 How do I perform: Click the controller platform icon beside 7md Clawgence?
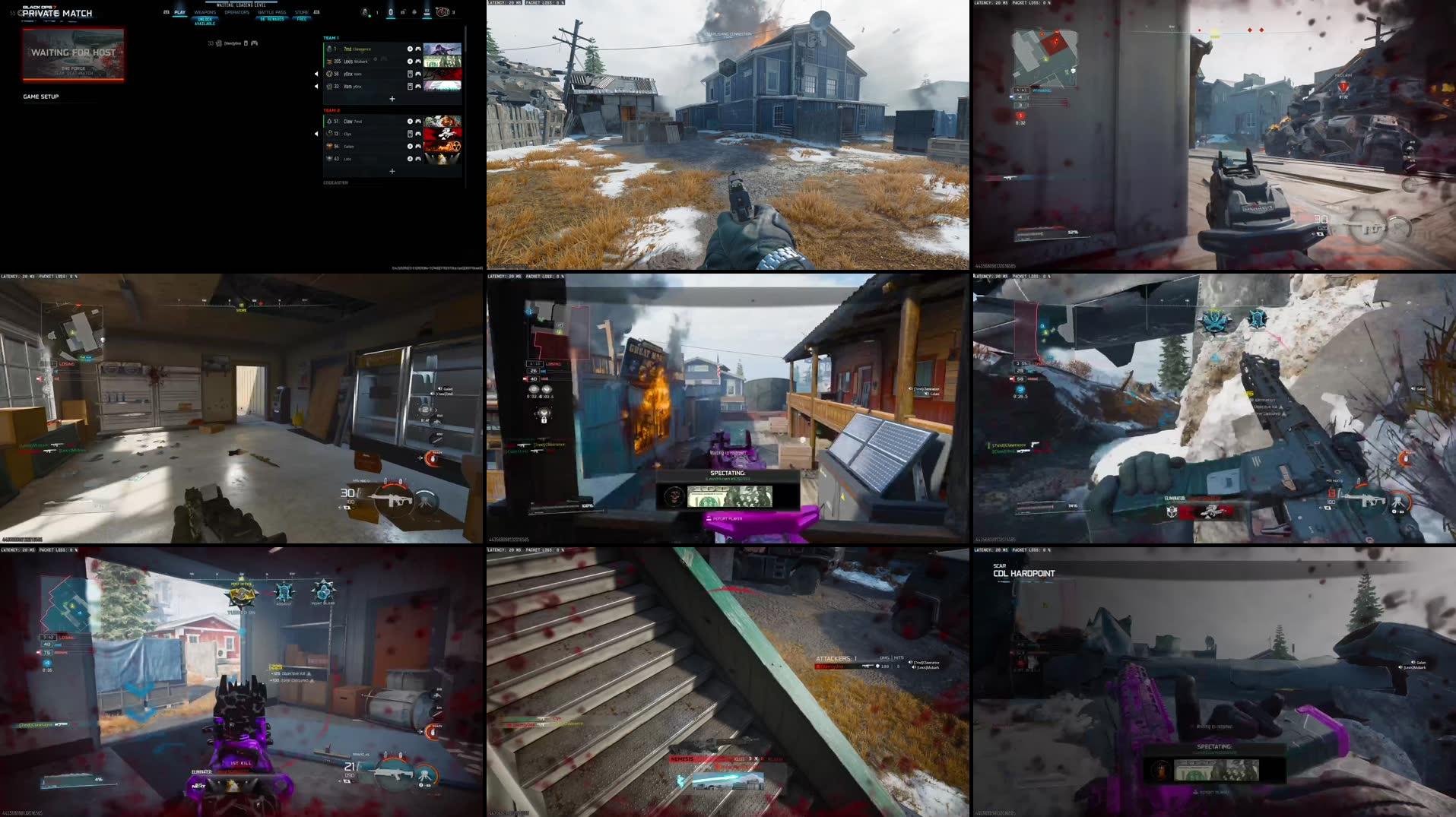point(418,49)
